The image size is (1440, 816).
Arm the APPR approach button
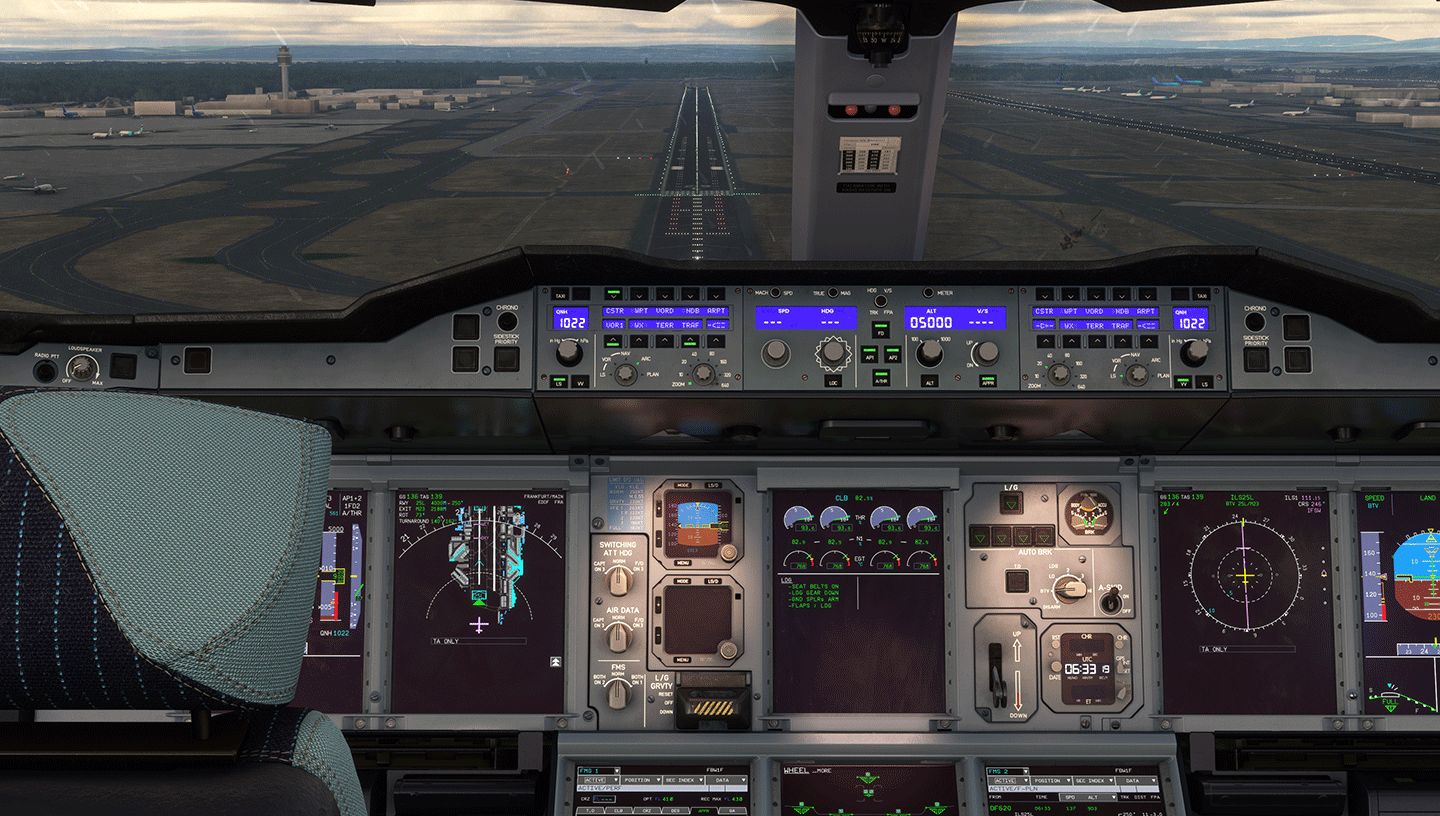click(x=987, y=381)
